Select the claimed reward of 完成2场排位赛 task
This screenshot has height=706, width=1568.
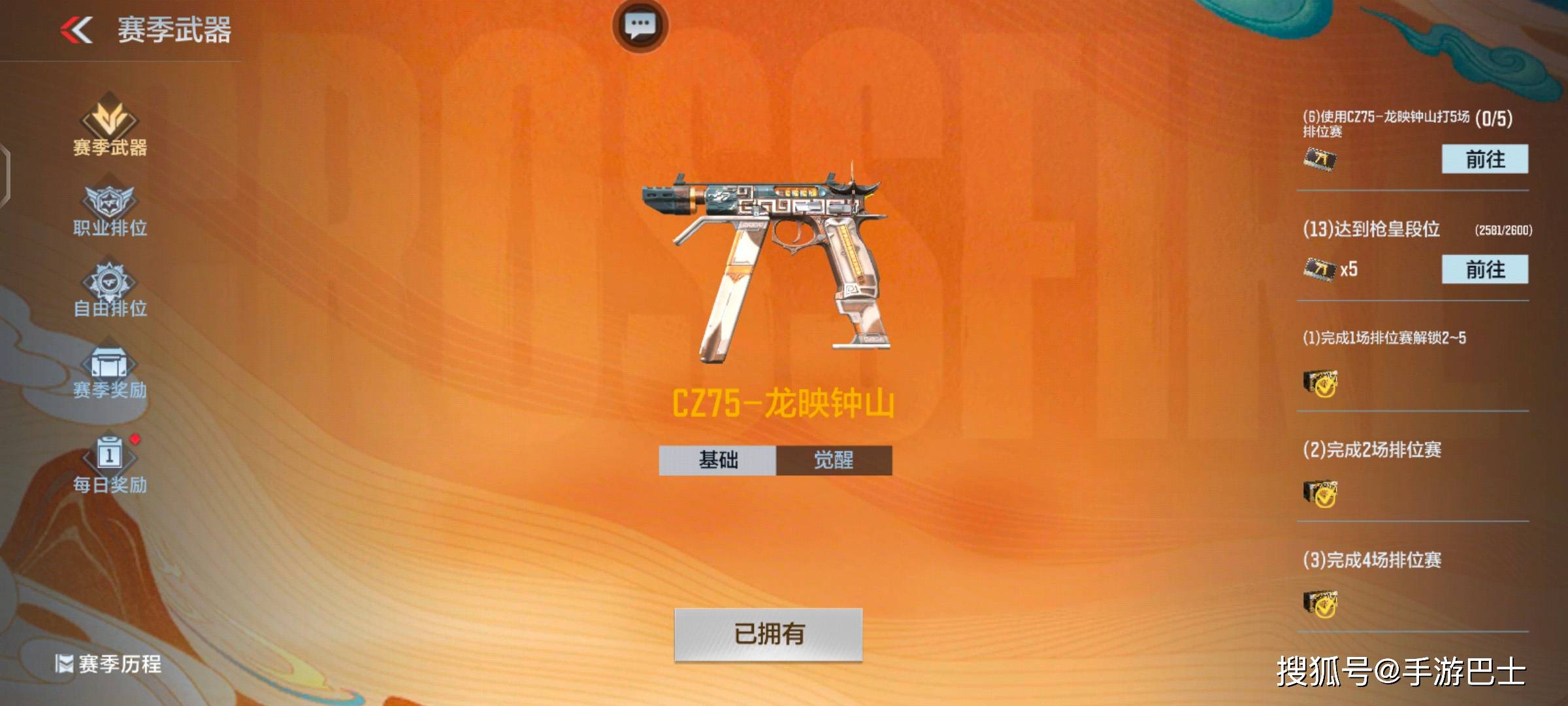[x=1320, y=494]
